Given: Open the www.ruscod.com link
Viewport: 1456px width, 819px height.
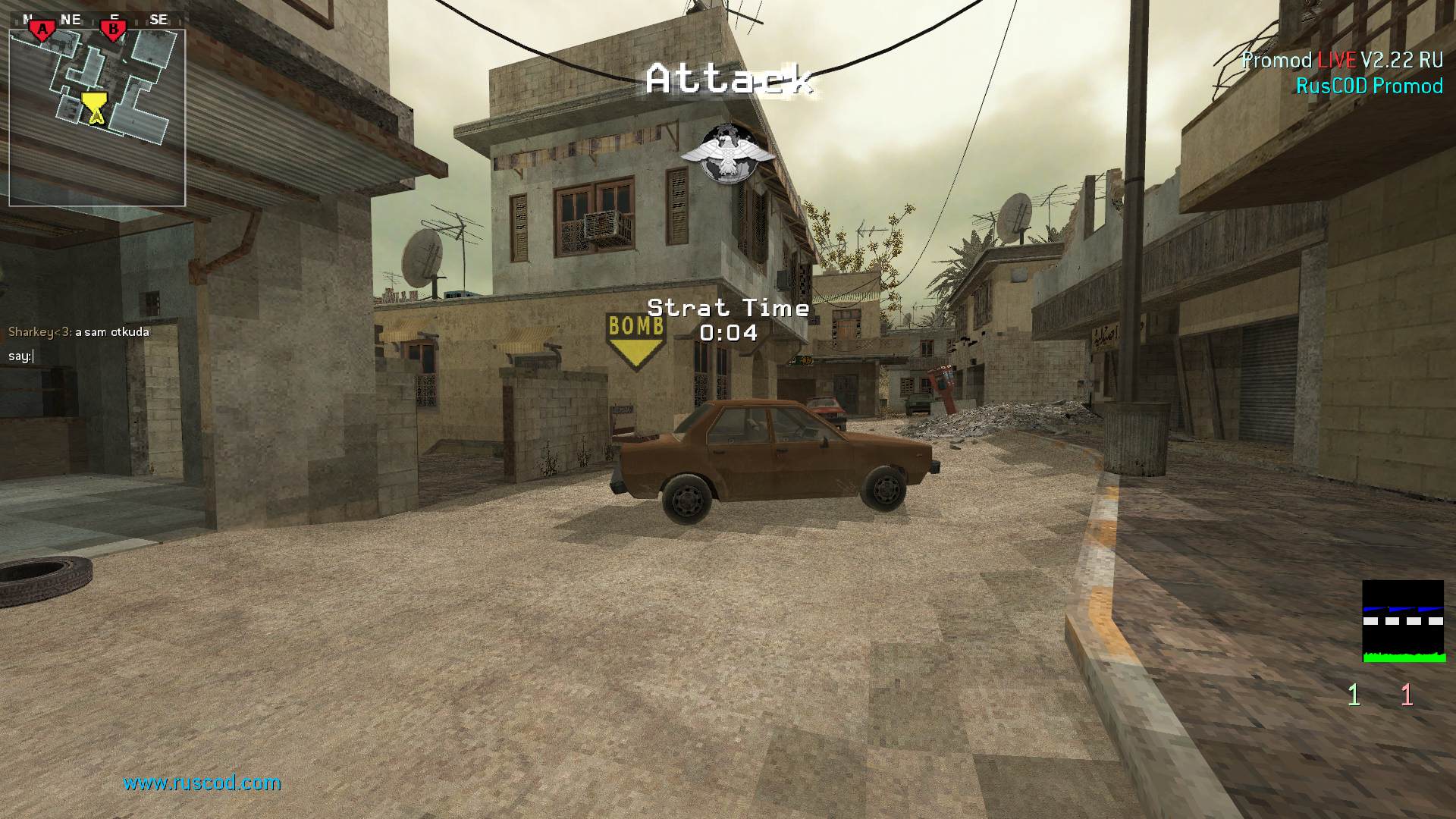Looking at the screenshot, I should coord(202,783).
